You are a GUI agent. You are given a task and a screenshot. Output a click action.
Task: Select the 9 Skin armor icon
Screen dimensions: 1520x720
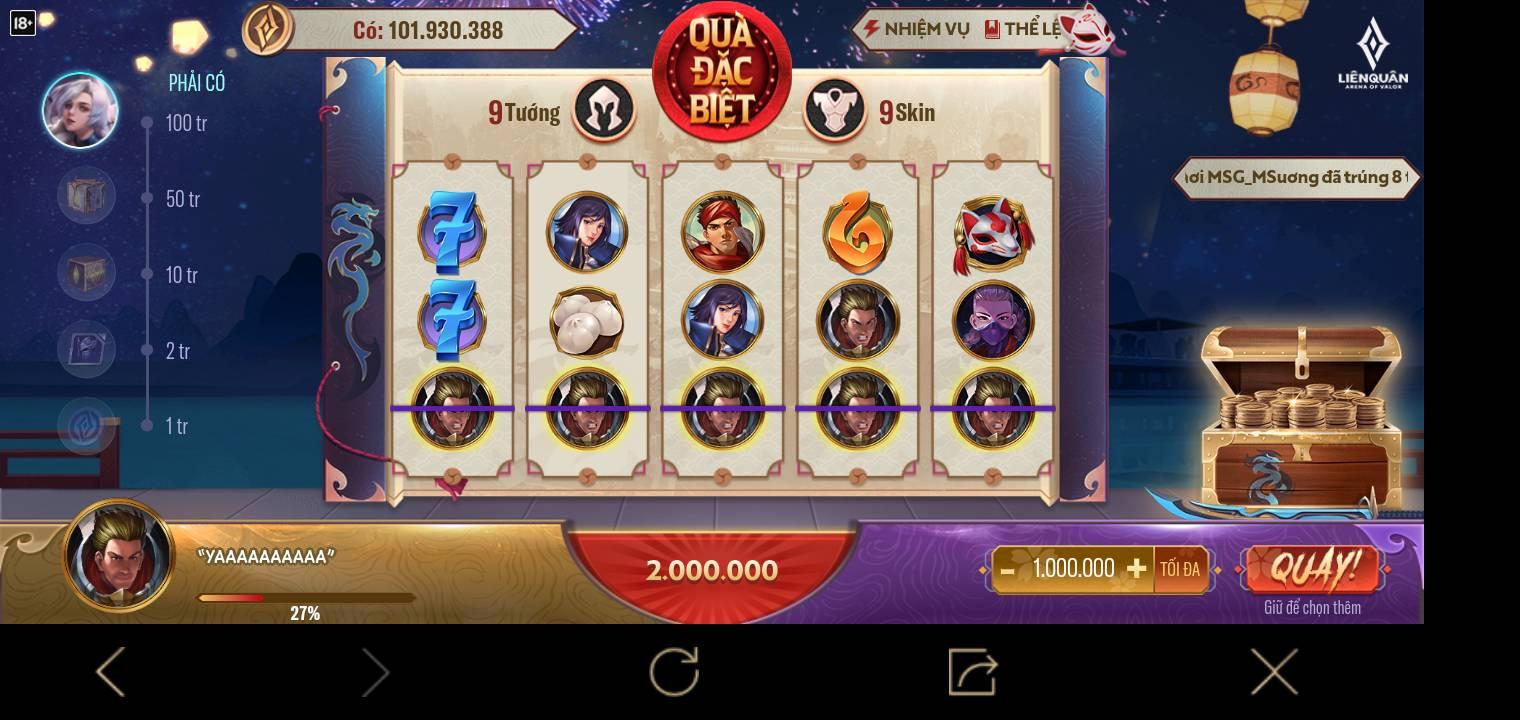(835, 110)
